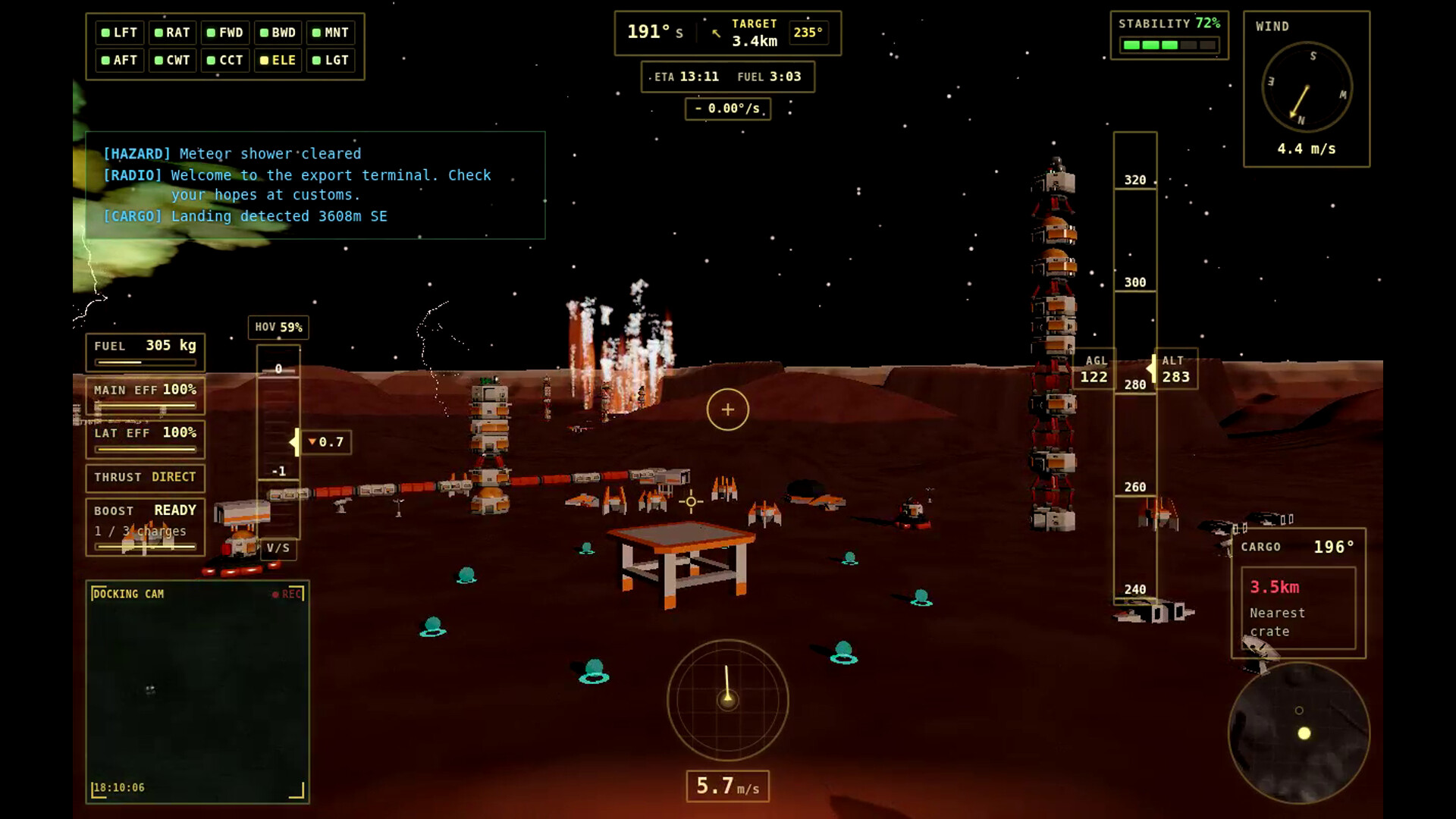Click the MNT status indicator

331,33
